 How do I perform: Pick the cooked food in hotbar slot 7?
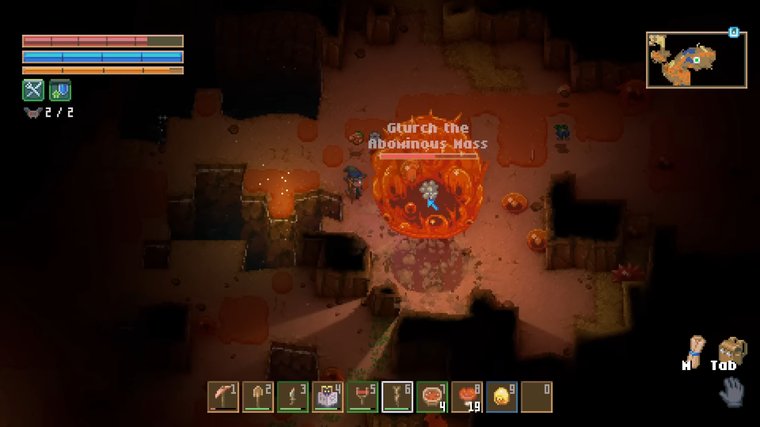[x=432, y=396]
